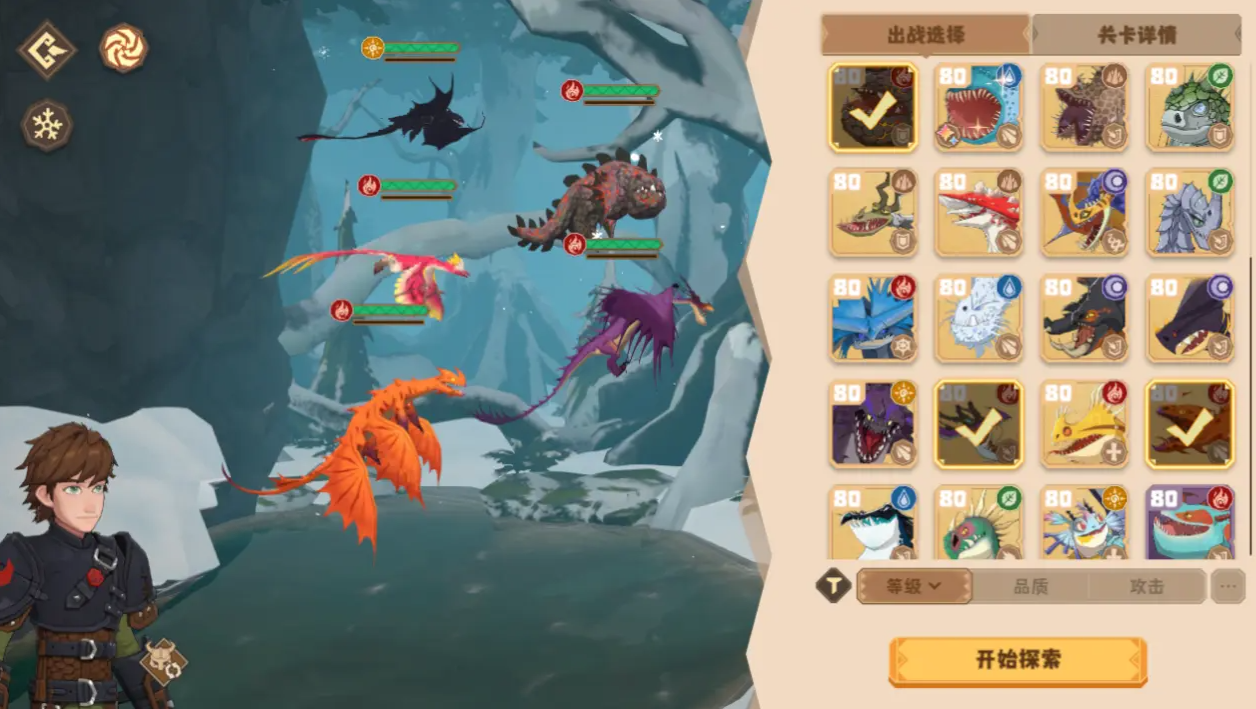Tap the orange swirl icon

coord(124,48)
